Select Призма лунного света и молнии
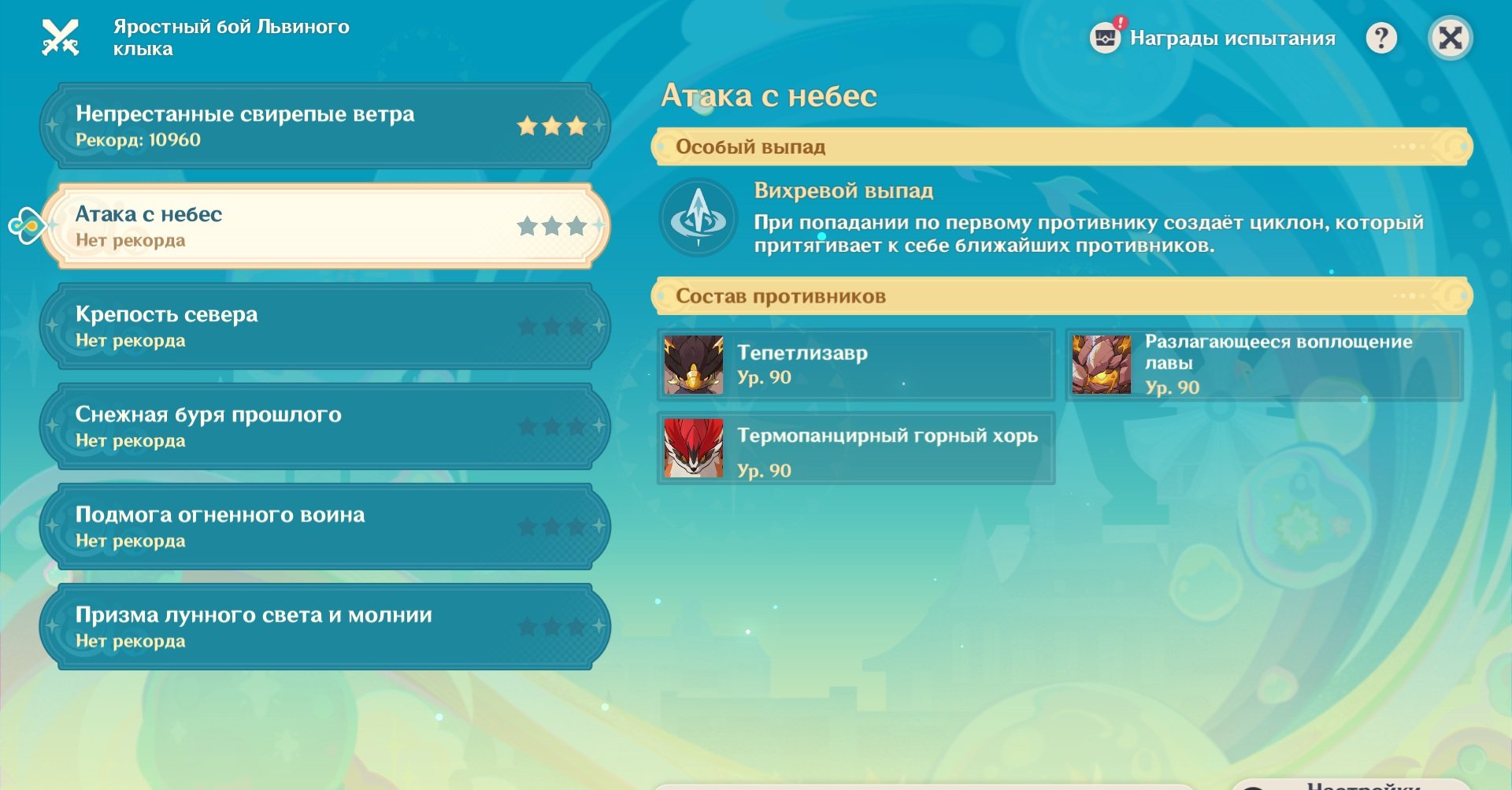The height and width of the screenshot is (790, 1512). (x=324, y=626)
